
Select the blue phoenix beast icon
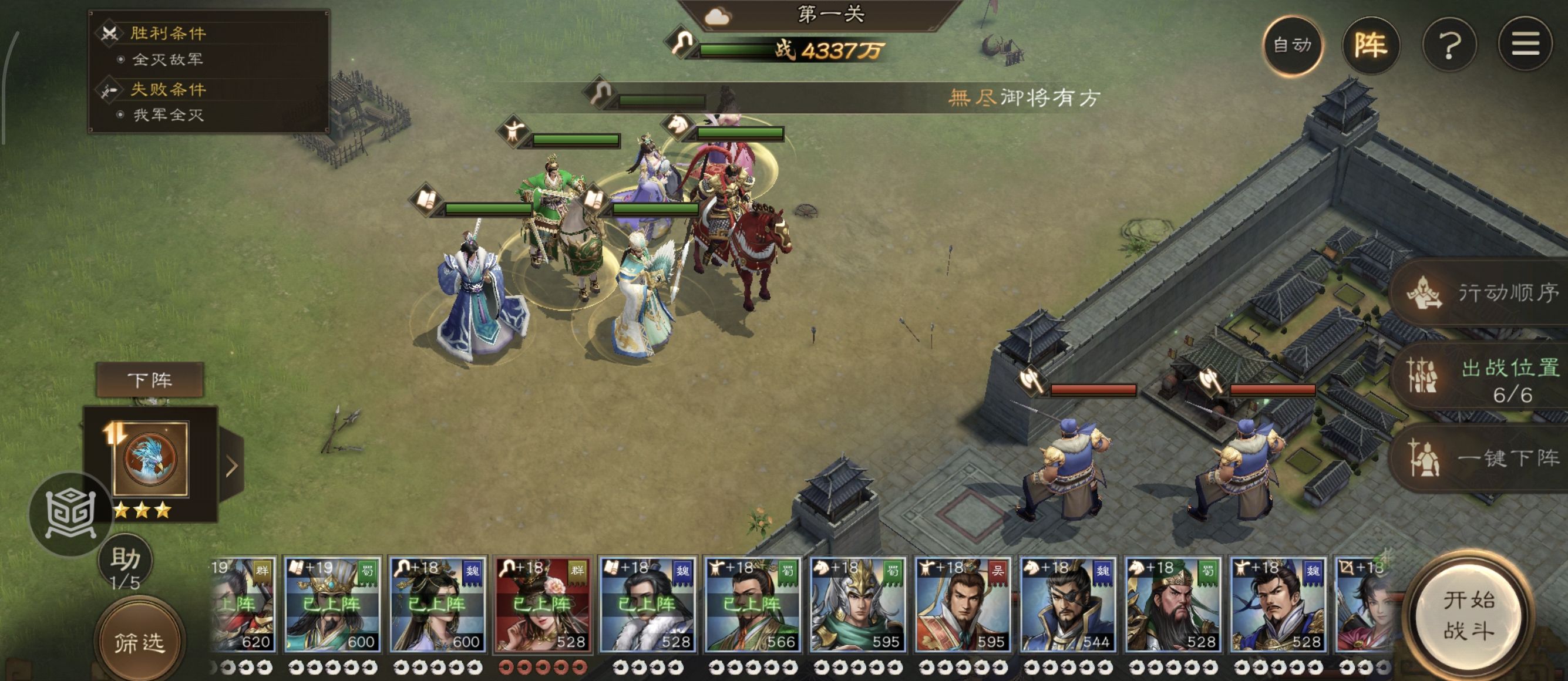click(150, 459)
